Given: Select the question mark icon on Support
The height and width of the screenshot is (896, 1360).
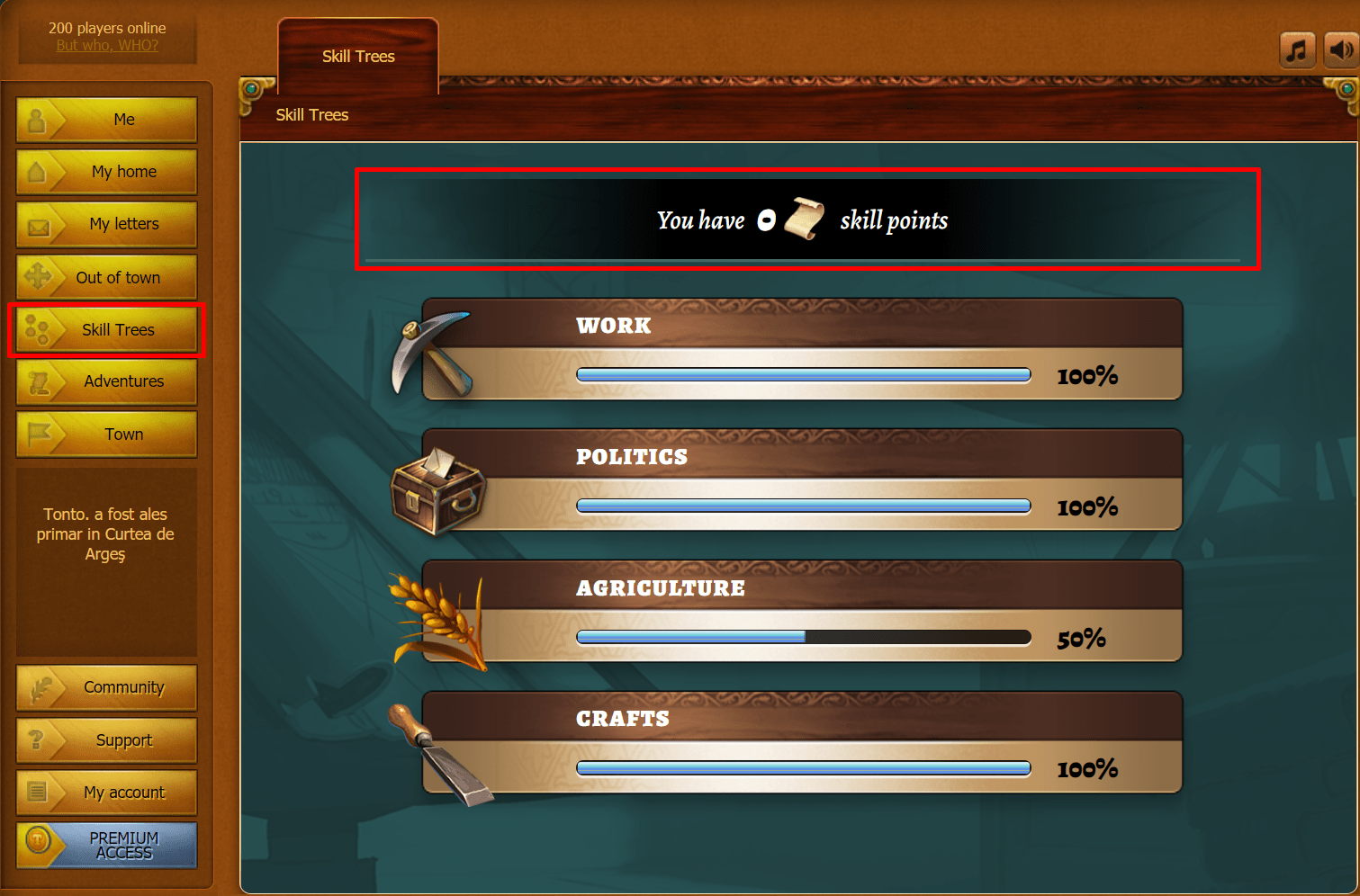Looking at the screenshot, I should (37, 739).
